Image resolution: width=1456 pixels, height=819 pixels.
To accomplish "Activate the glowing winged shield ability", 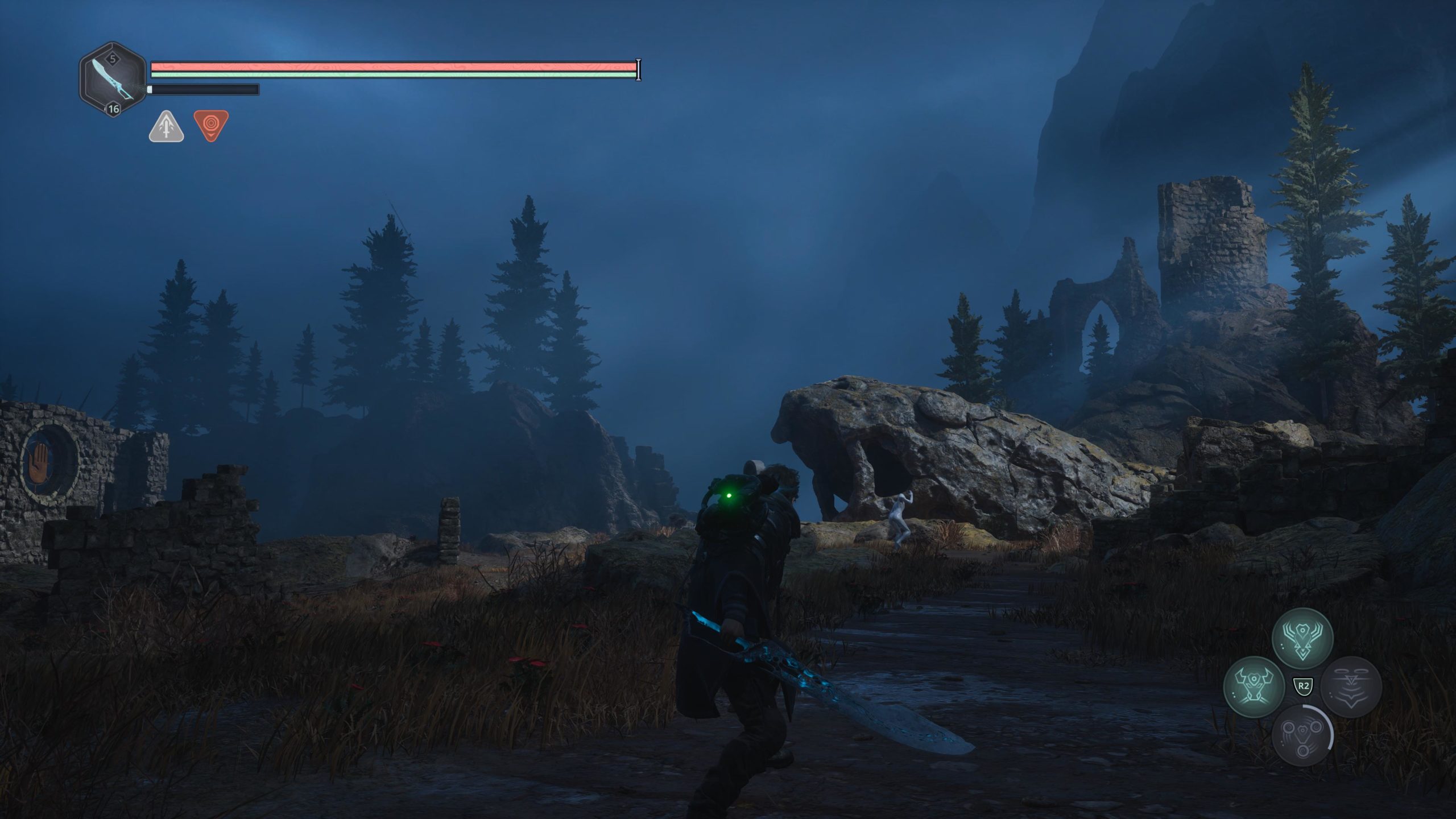I will (1302, 638).
